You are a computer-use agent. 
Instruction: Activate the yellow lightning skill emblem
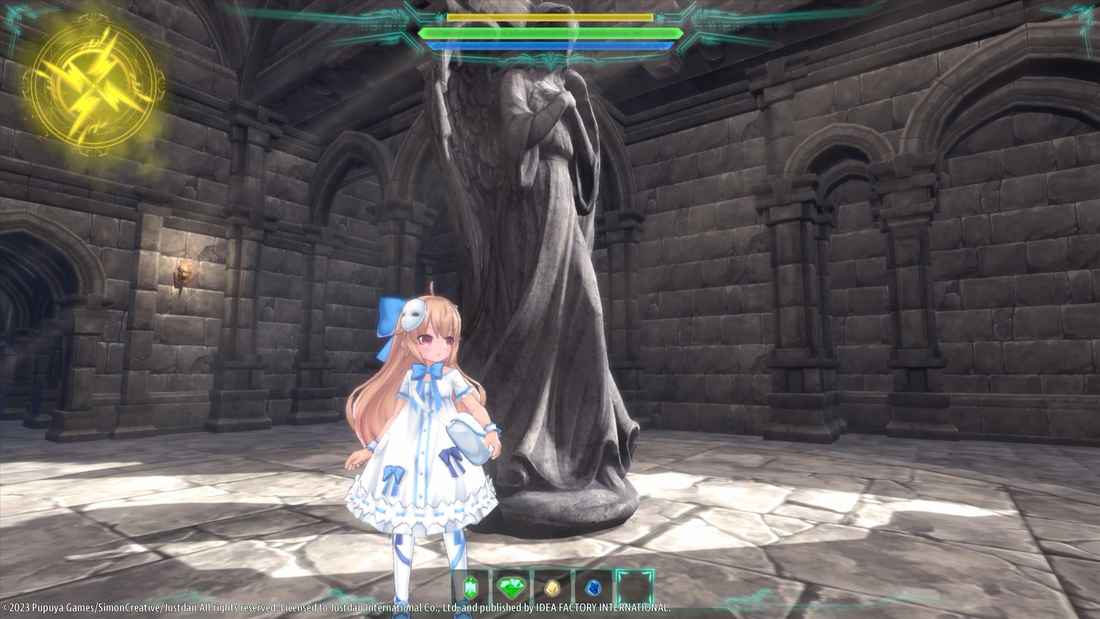coord(92,84)
